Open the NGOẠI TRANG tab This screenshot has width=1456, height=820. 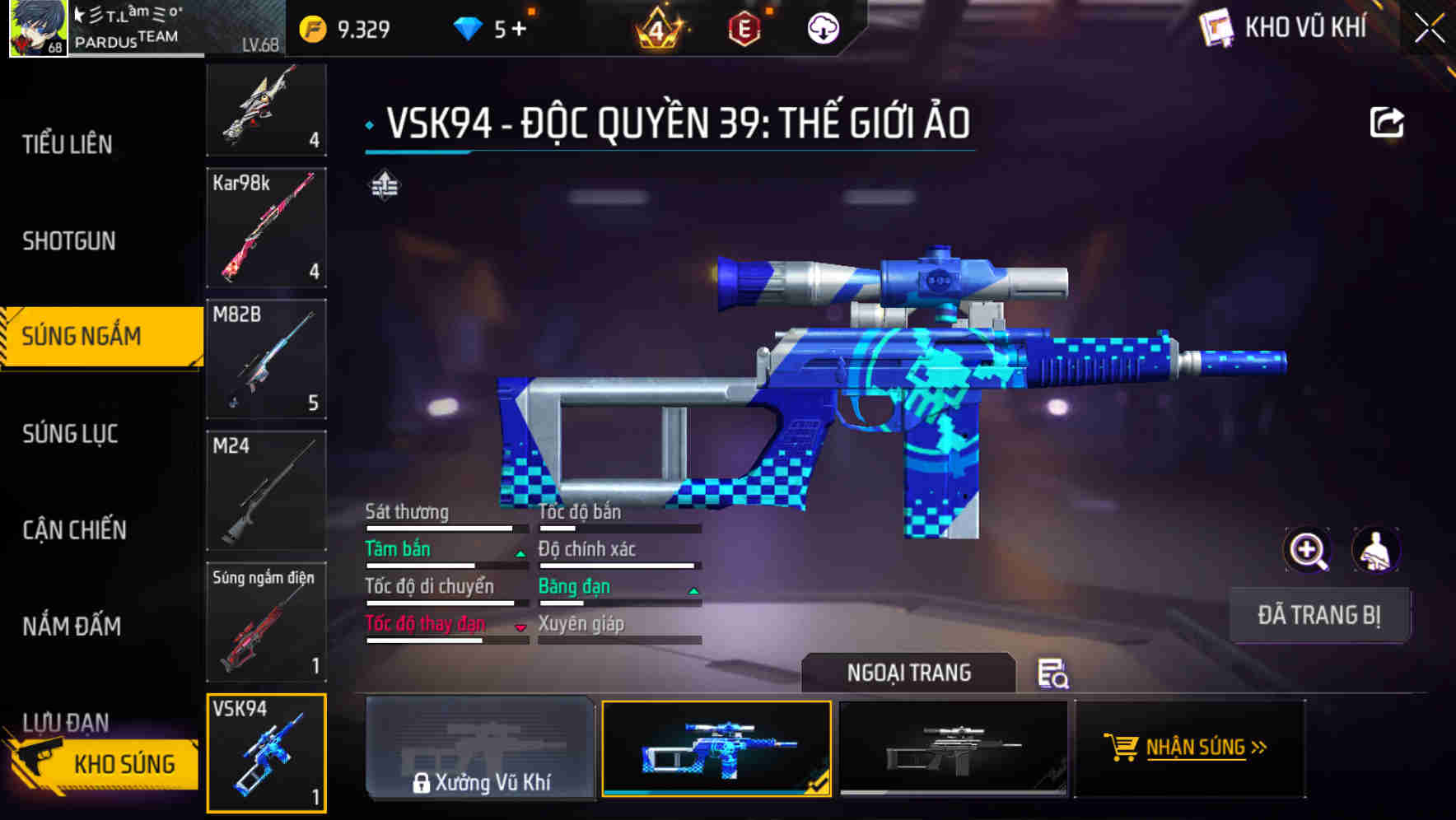(x=909, y=673)
